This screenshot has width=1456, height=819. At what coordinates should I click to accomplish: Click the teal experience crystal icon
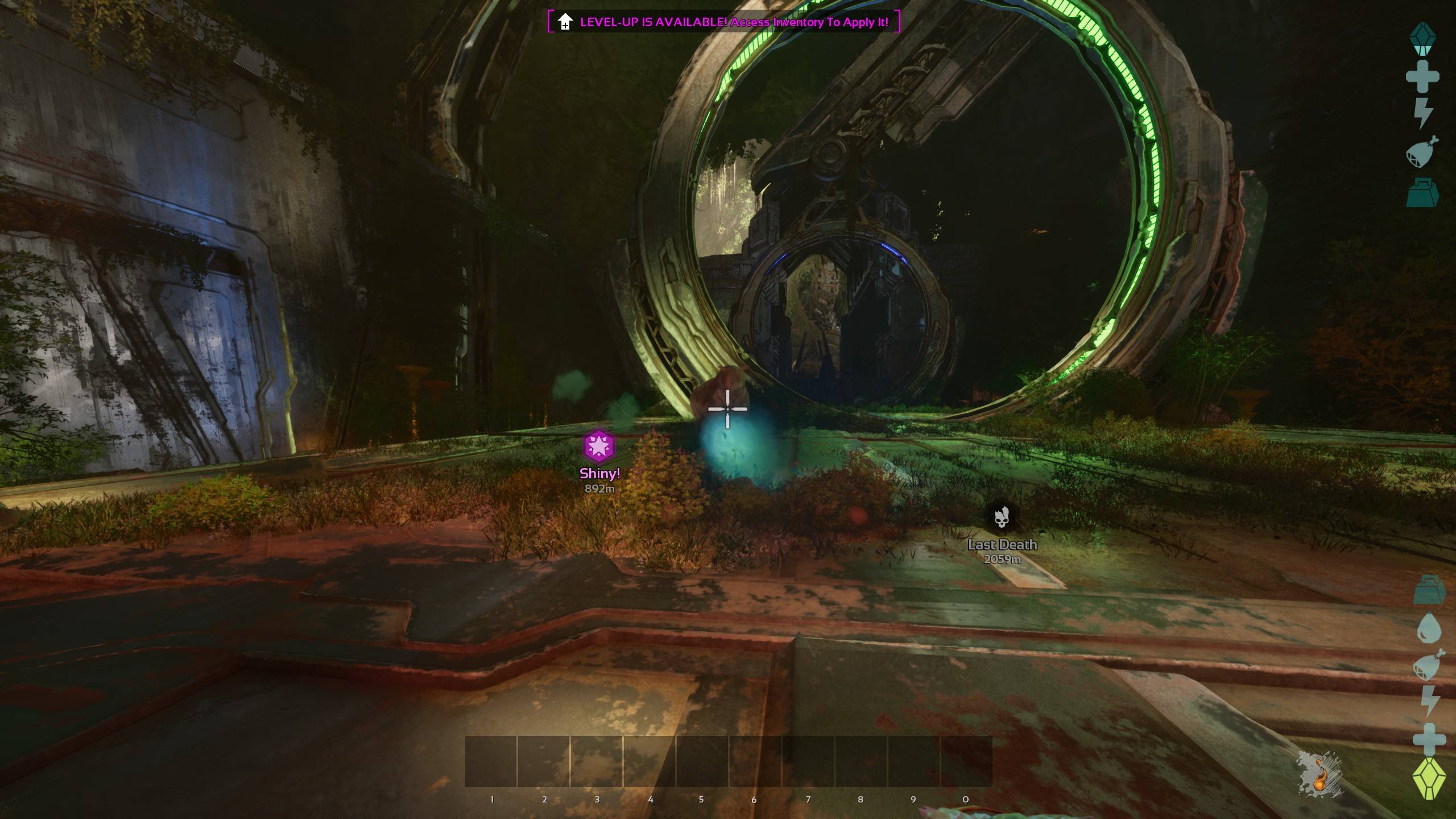[x=1422, y=39]
